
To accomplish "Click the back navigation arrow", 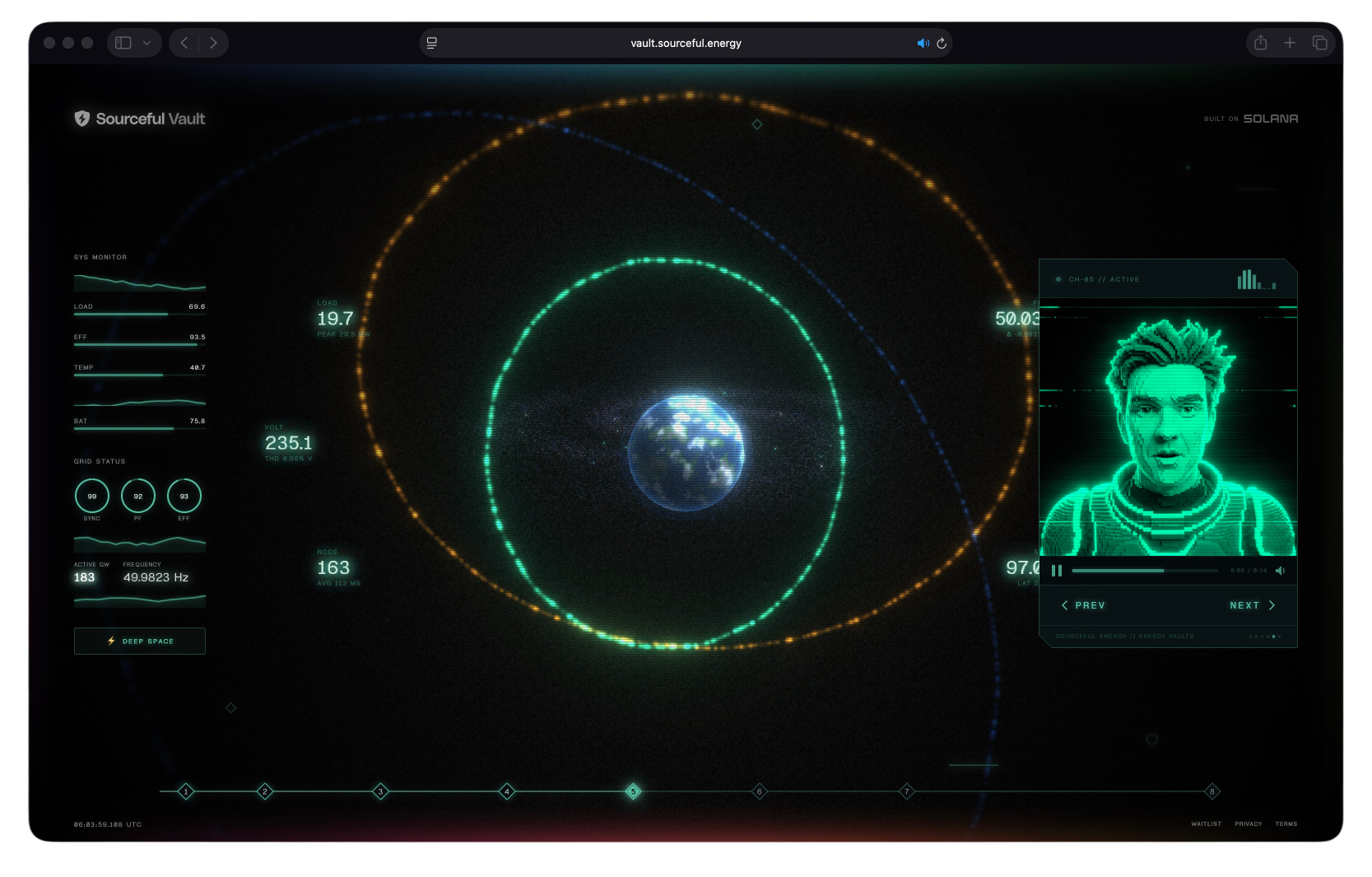I will [x=183, y=43].
